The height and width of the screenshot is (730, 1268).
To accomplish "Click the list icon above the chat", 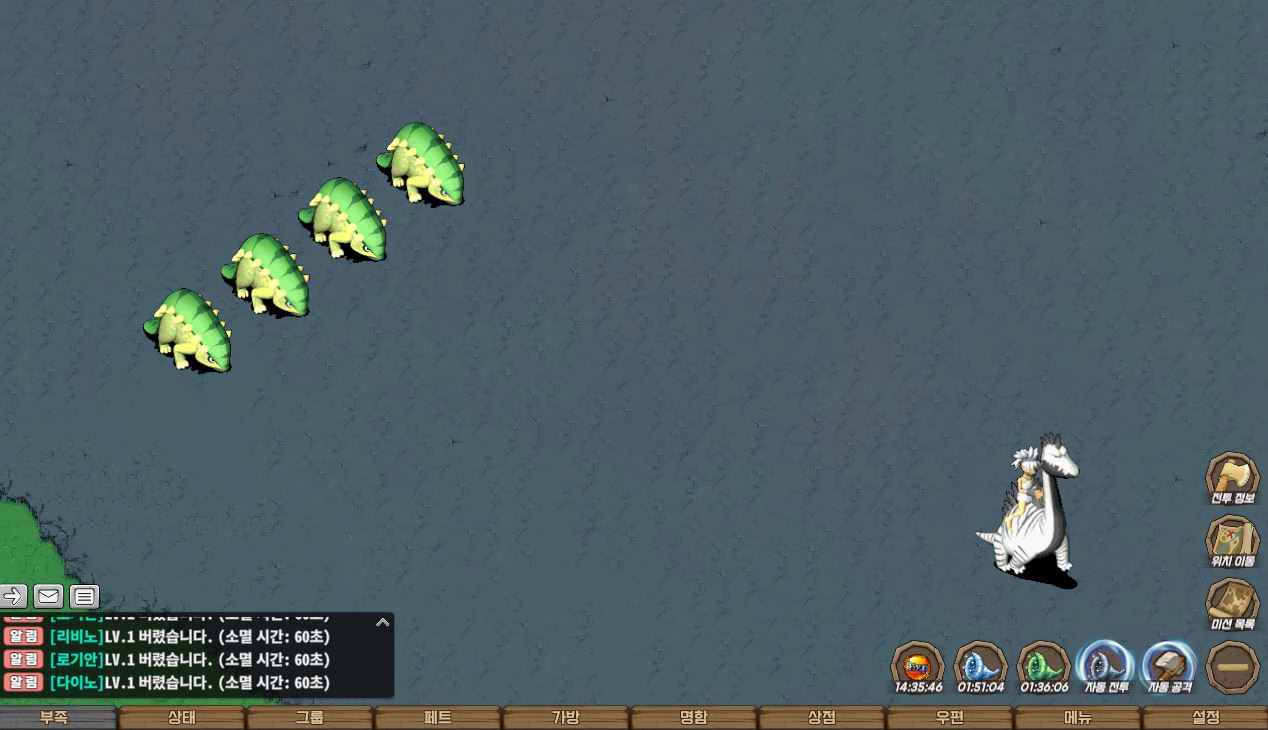I will [x=85, y=597].
